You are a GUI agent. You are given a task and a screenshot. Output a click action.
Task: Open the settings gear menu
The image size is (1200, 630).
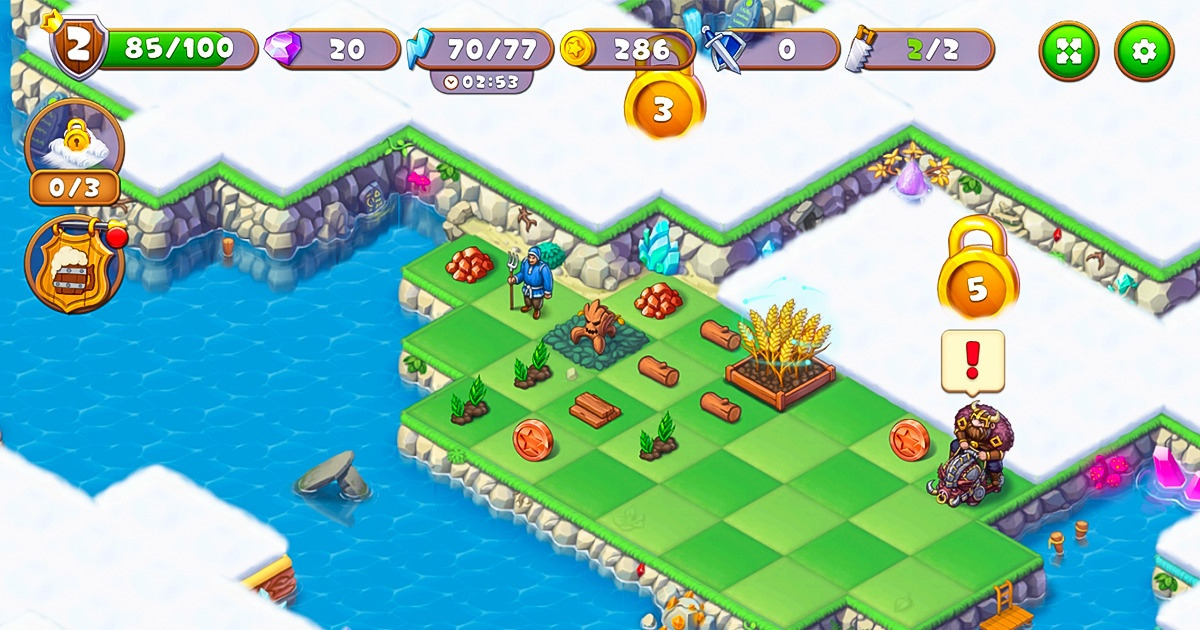tap(1144, 51)
